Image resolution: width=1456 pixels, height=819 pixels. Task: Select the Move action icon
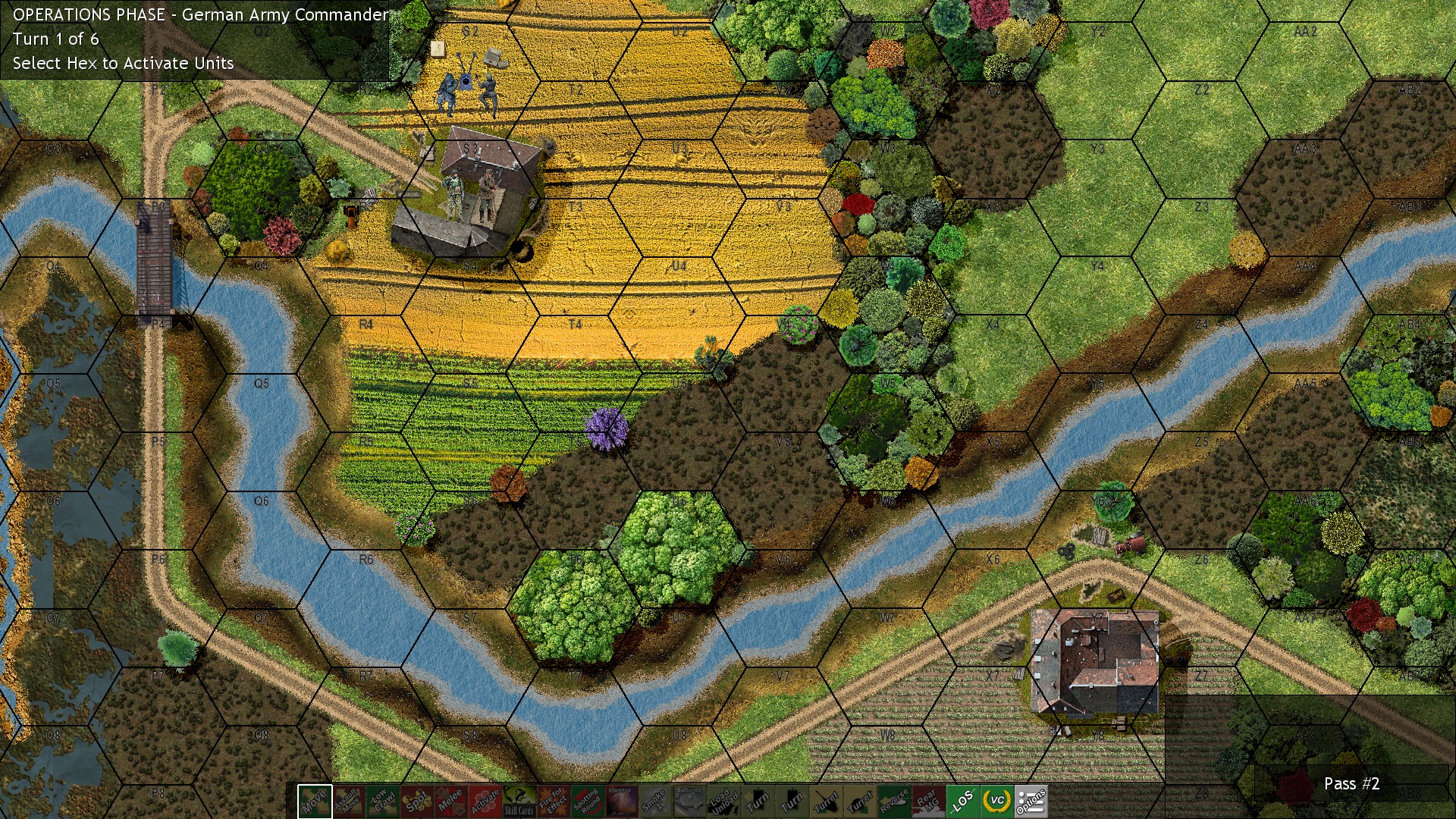click(316, 802)
